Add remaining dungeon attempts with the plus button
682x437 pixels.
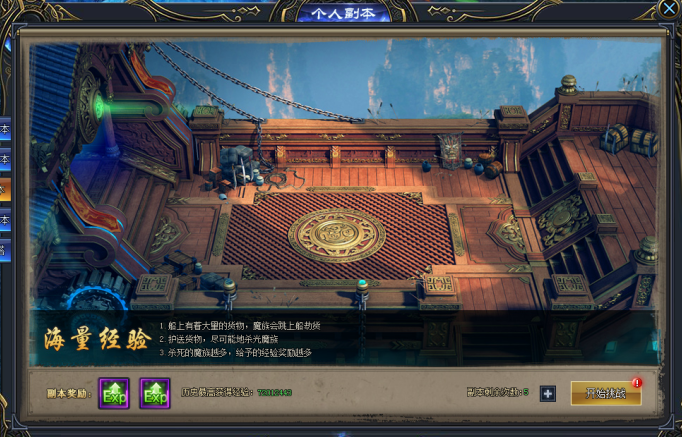tap(547, 393)
